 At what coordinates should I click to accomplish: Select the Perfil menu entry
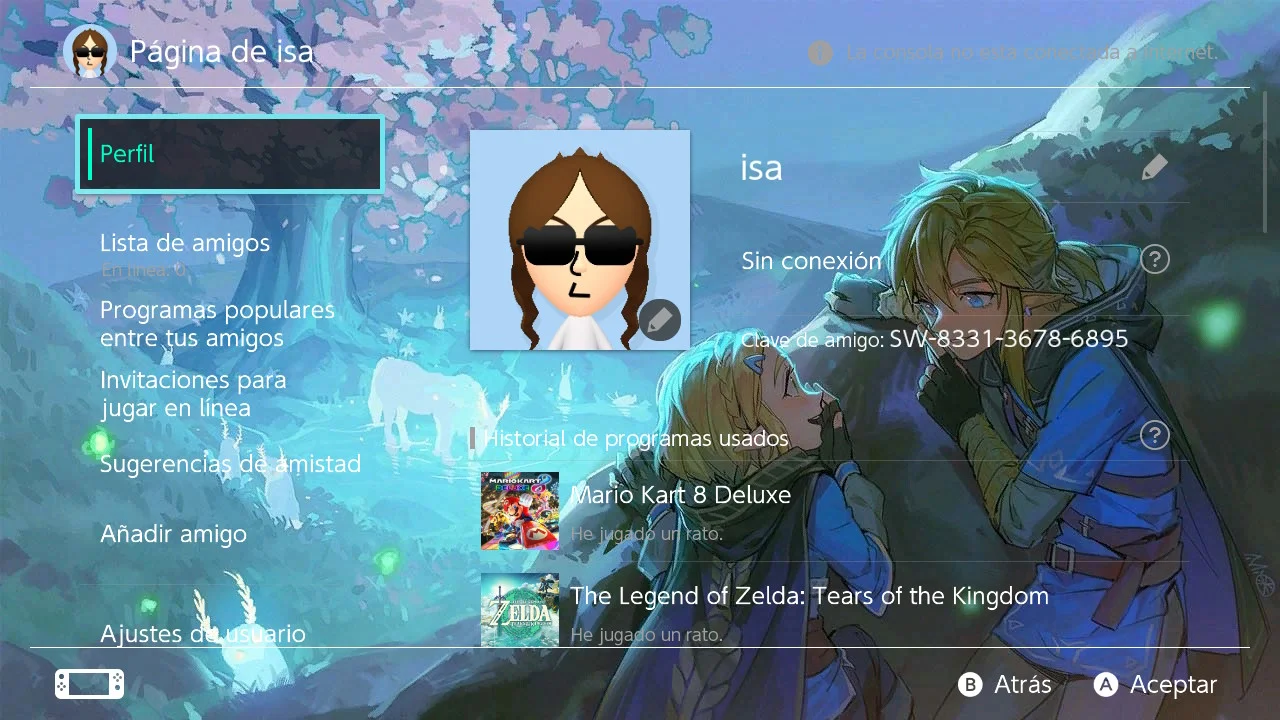click(x=230, y=154)
